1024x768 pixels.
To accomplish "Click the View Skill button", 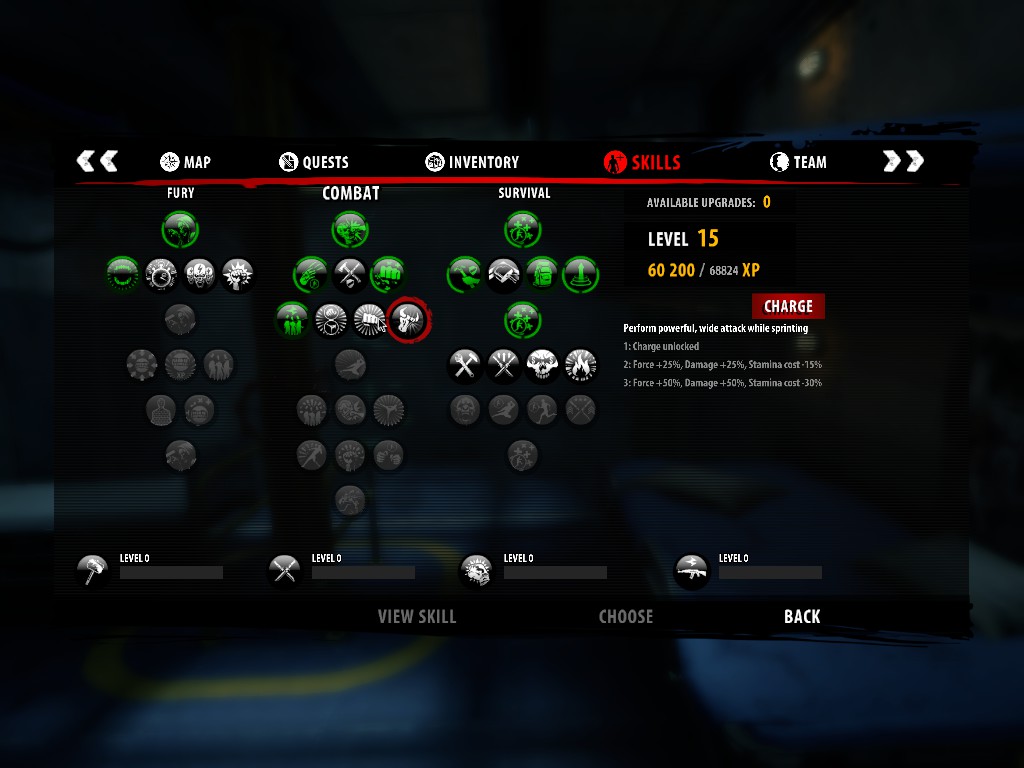I will pyautogui.click(x=416, y=617).
